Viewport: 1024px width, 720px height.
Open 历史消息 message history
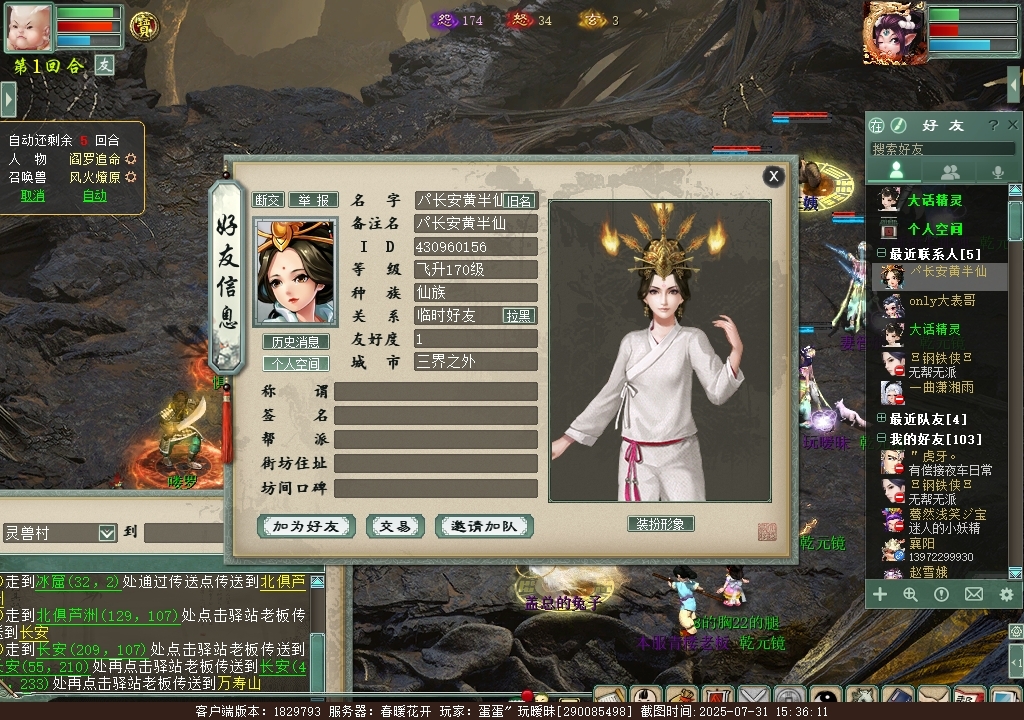coord(295,342)
